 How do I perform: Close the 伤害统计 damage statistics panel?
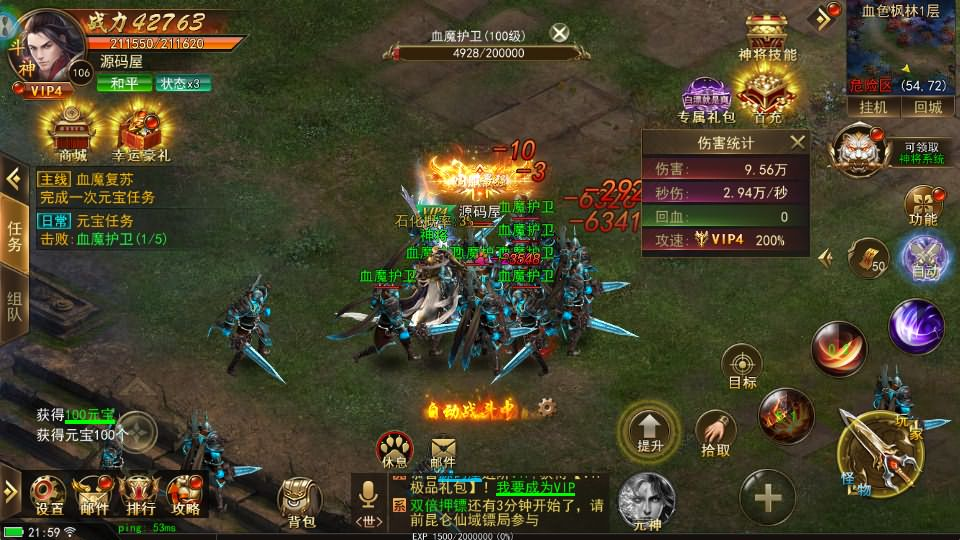(x=797, y=142)
